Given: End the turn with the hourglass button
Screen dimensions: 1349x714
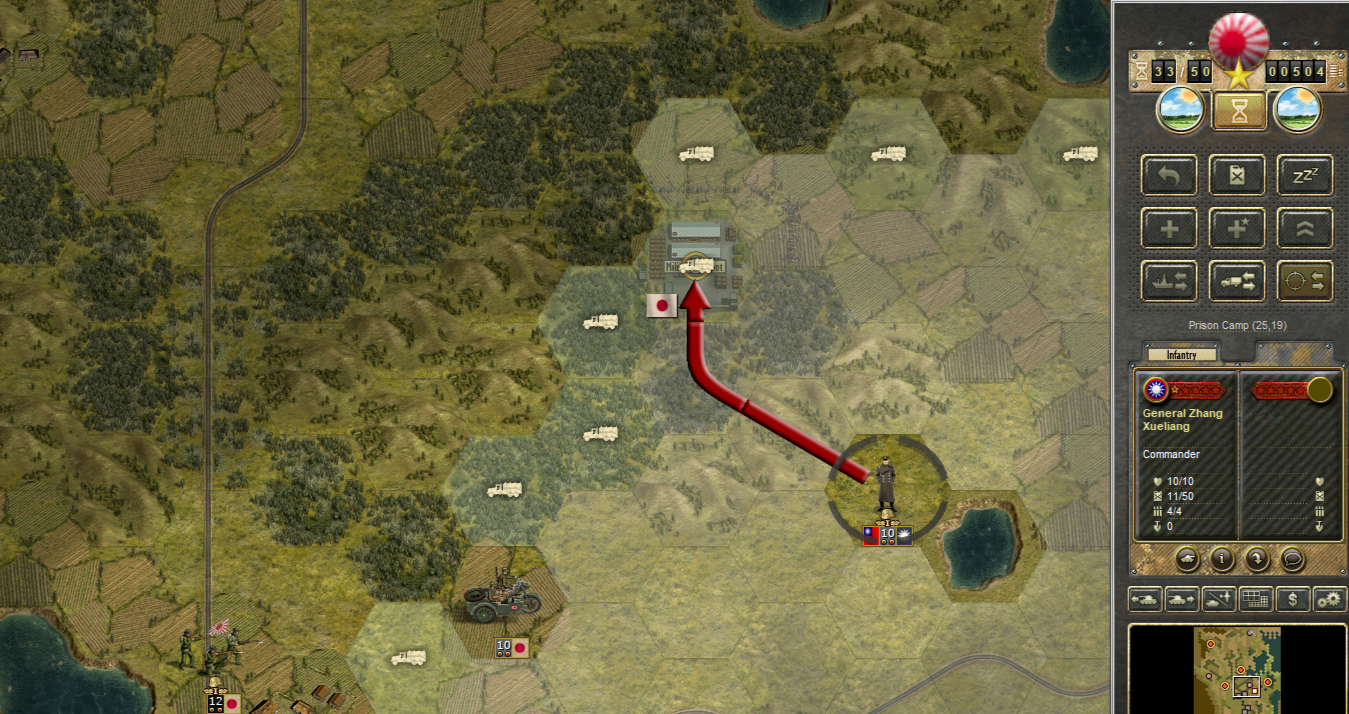Looking at the screenshot, I should click(x=1239, y=110).
